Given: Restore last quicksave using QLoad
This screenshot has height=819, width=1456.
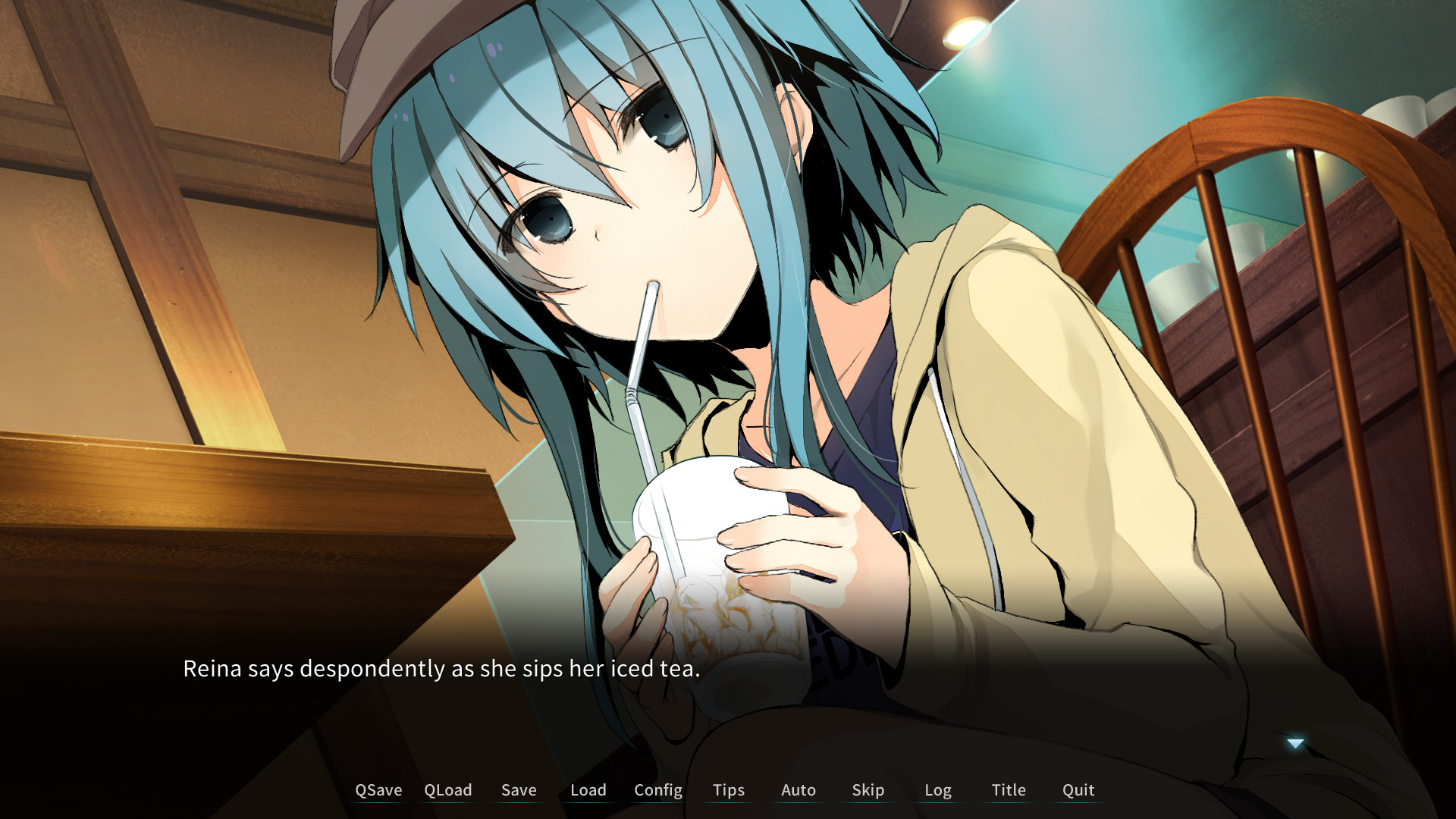Looking at the screenshot, I should coord(448,789).
